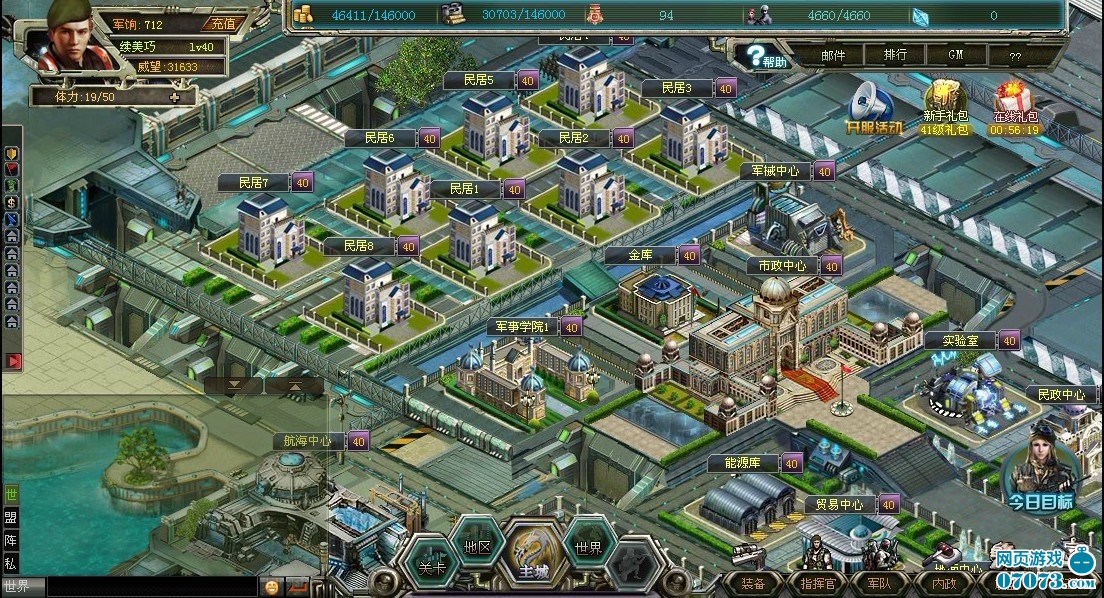Viewport: 1104px width, 598px height.
Task: Open the 帮助 help panel
Action: pos(765,57)
